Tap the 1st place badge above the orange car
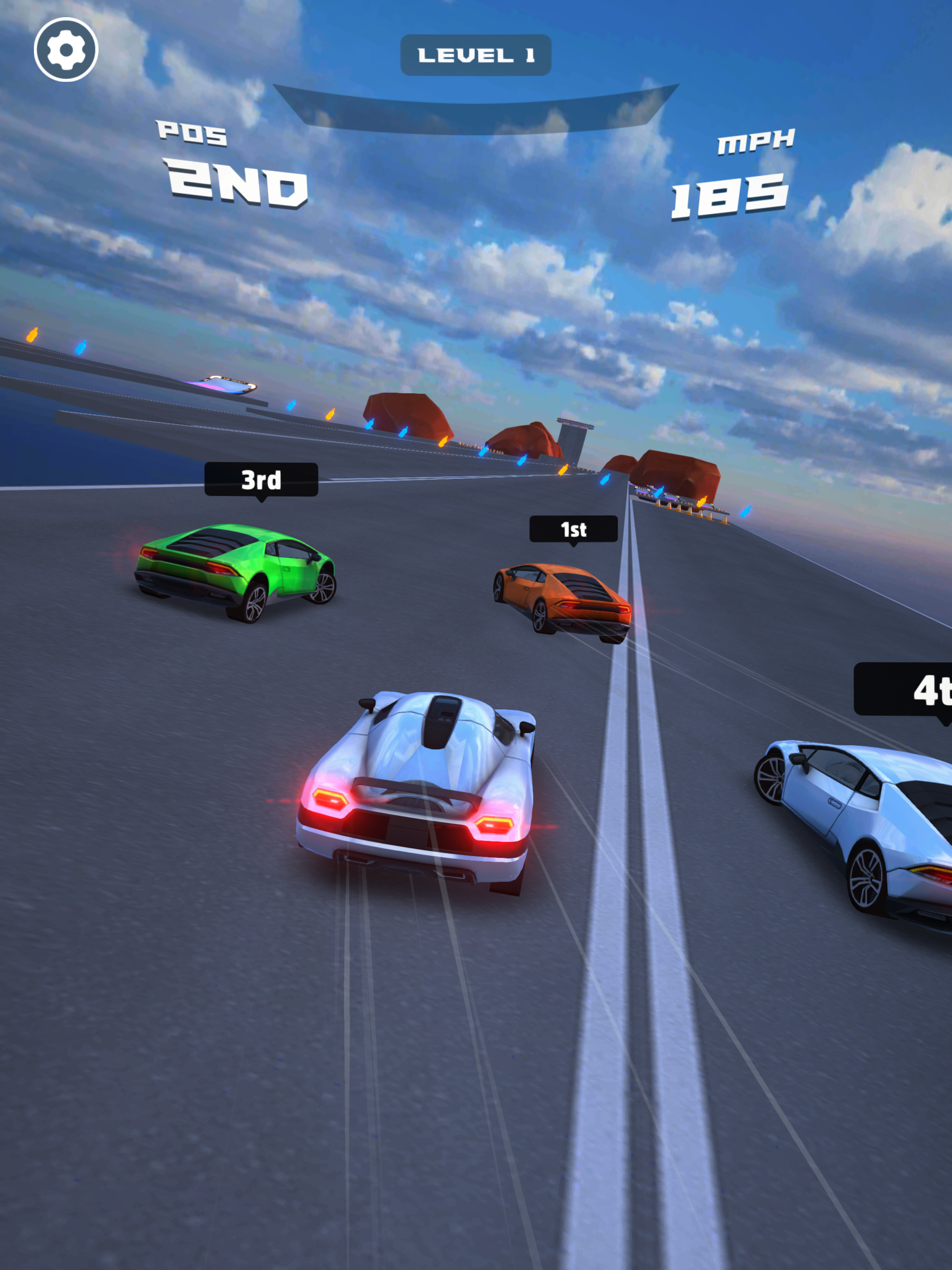Viewport: 952px width, 1270px height. [x=573, y=528]
